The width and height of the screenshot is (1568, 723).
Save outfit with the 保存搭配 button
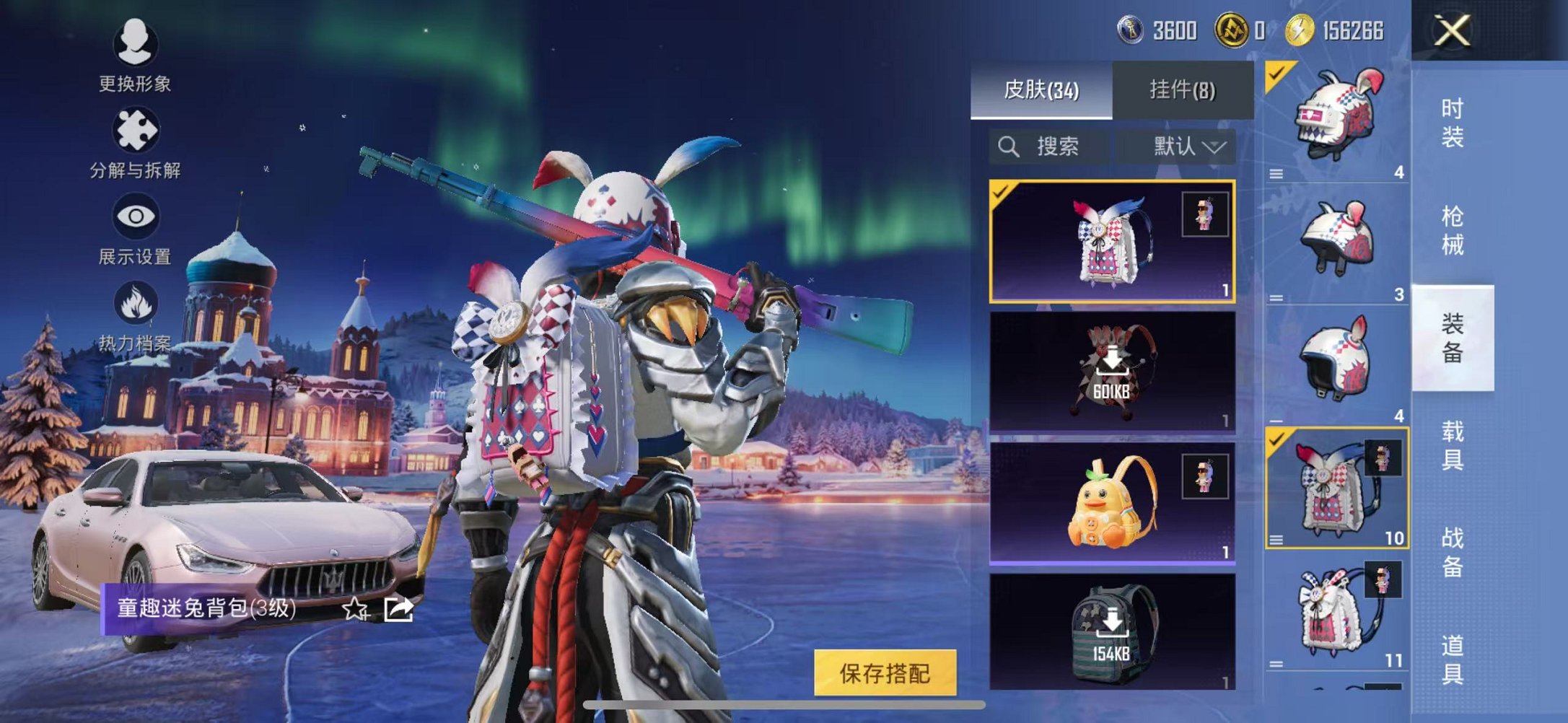coord(885,673)
